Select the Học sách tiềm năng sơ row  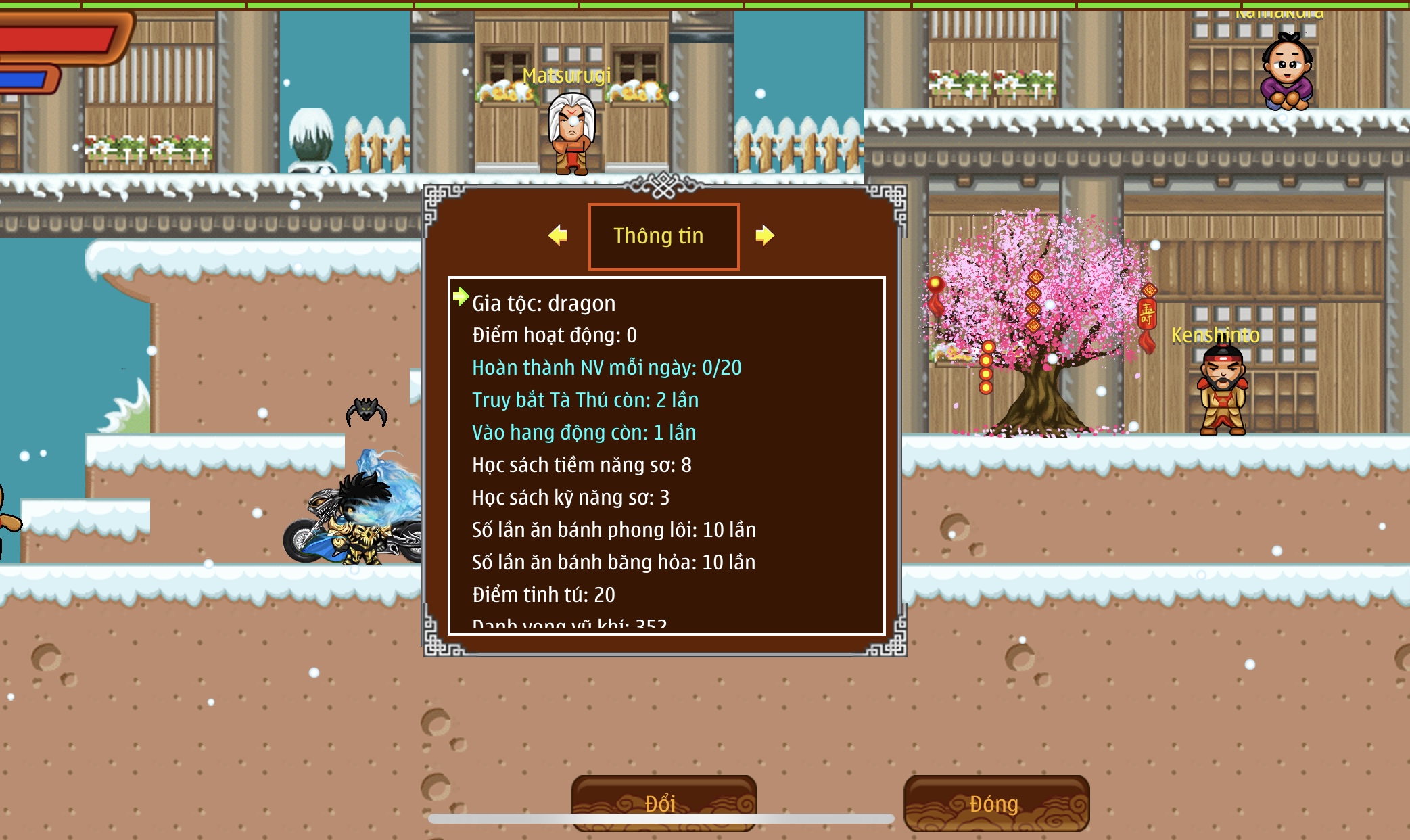point(582,465)
